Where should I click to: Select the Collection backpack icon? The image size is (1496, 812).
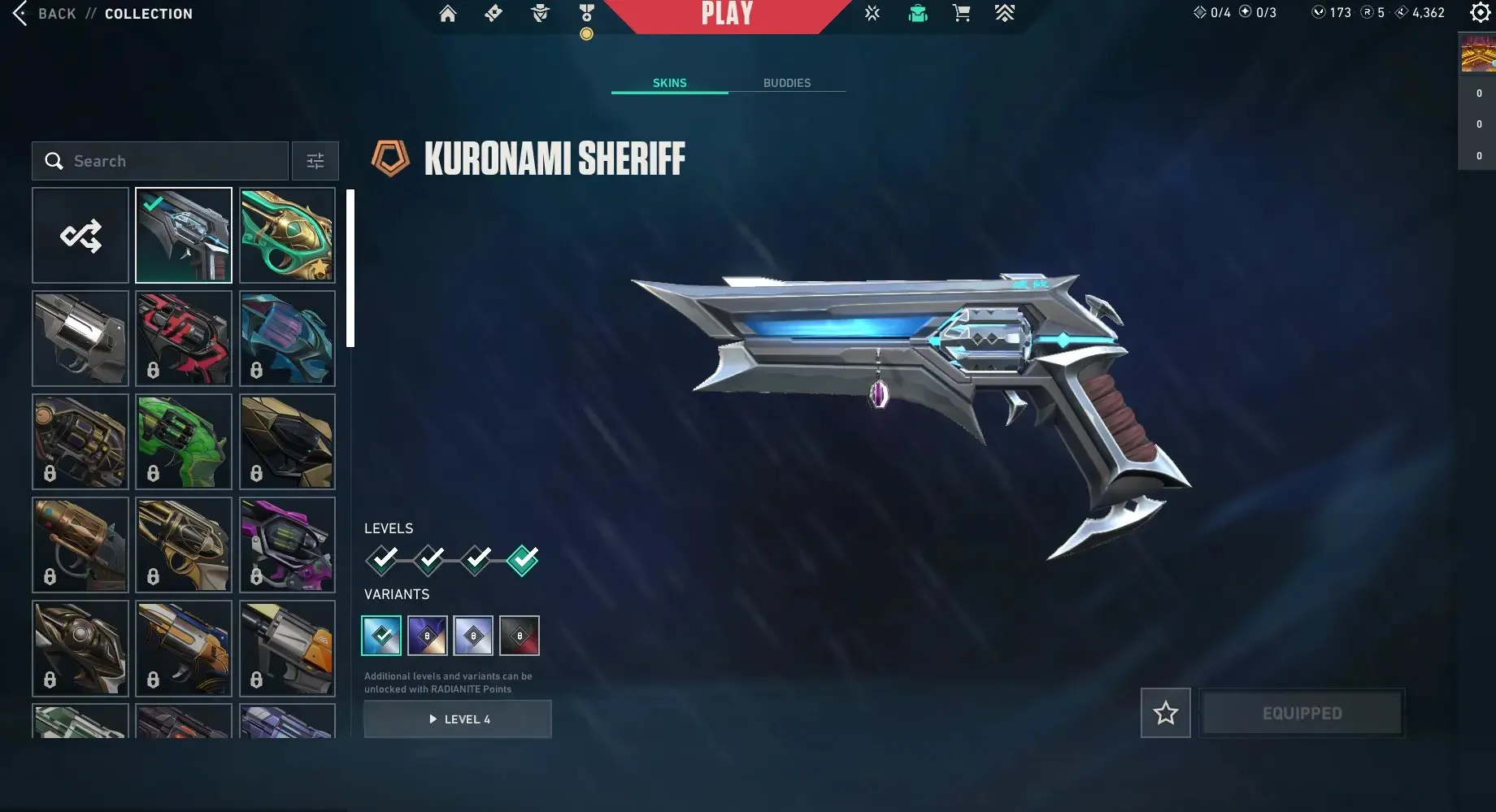pos(917,14)
